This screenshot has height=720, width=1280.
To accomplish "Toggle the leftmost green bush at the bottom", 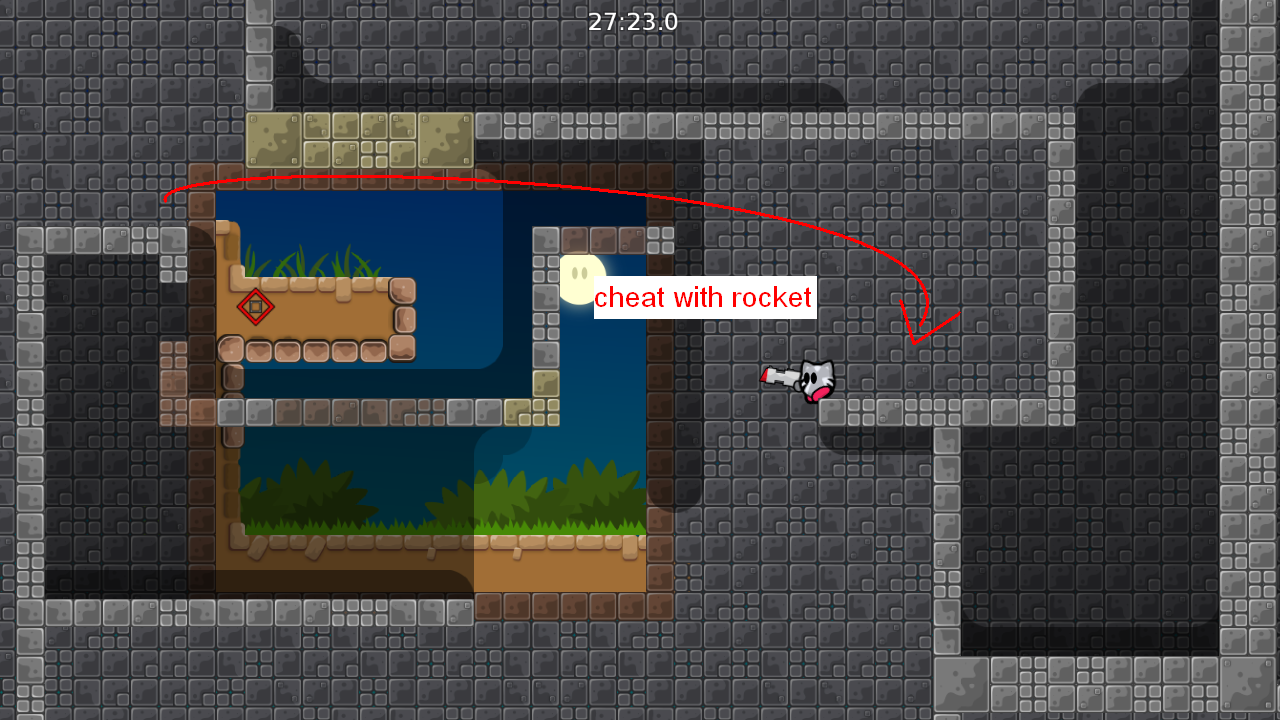I will [x=300, y=495].
